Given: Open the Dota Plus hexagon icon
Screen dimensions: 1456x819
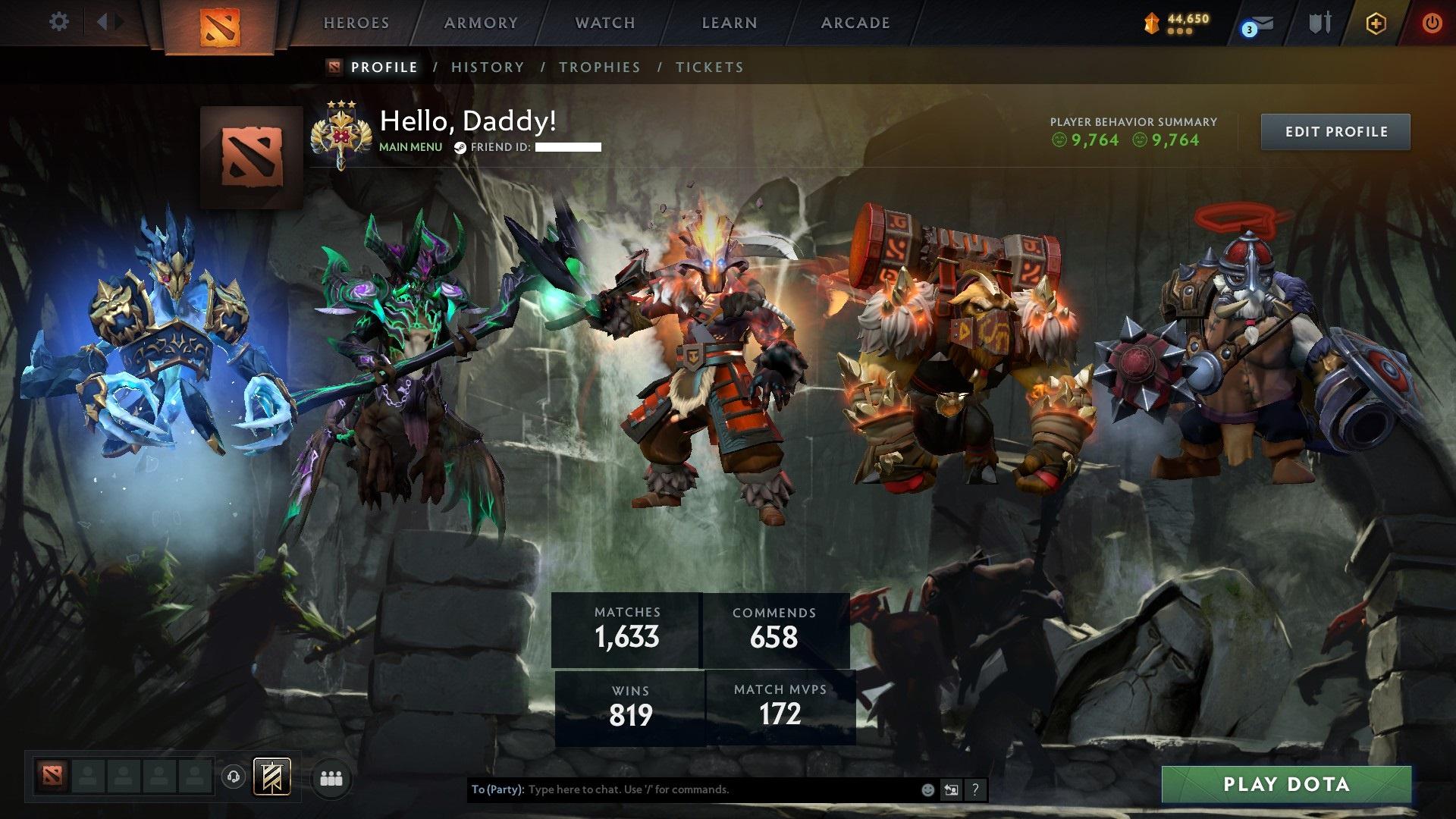Looking at the screenshot, I should [x=1378, y=23].
